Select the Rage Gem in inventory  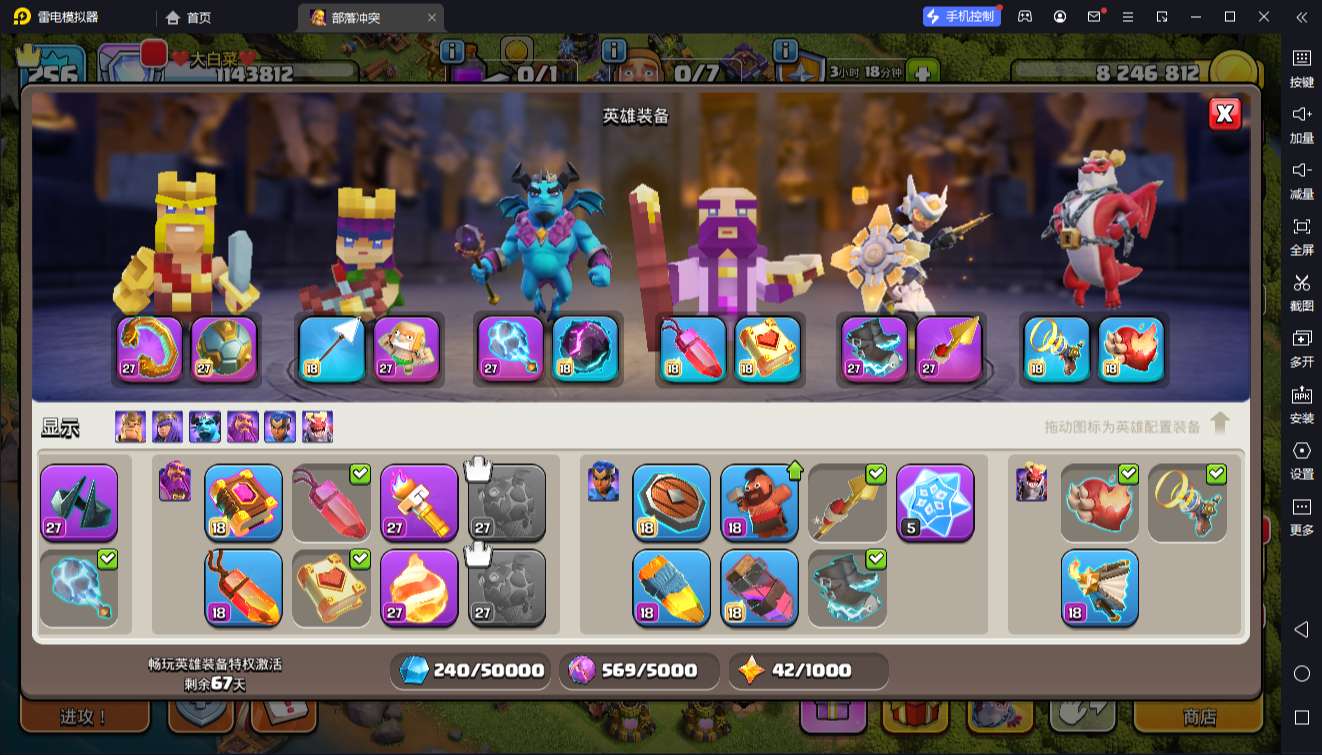pyautogui.click(x=243, y=587)
